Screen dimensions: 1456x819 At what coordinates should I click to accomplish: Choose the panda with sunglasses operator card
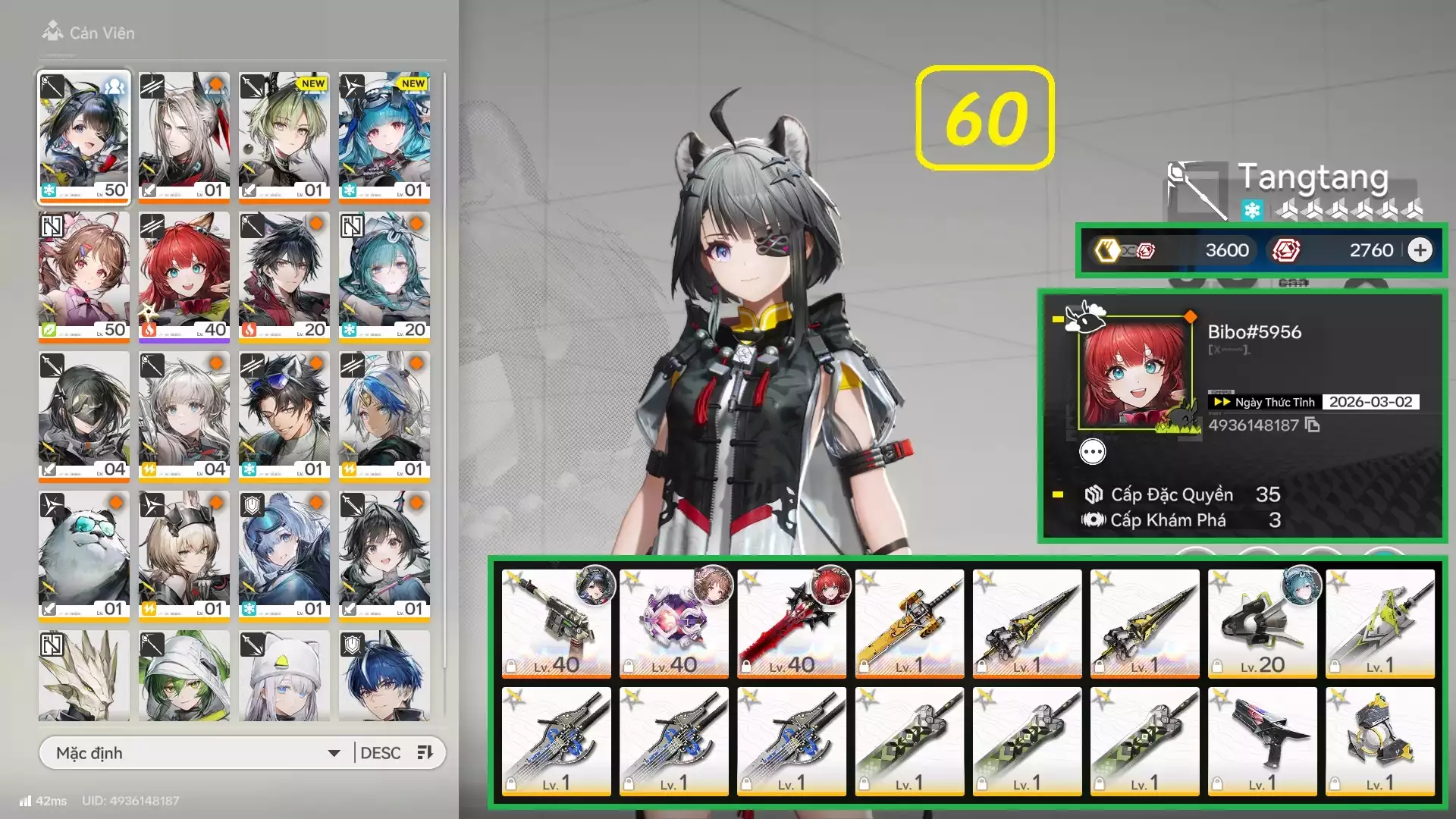click(x=84, y=556)
